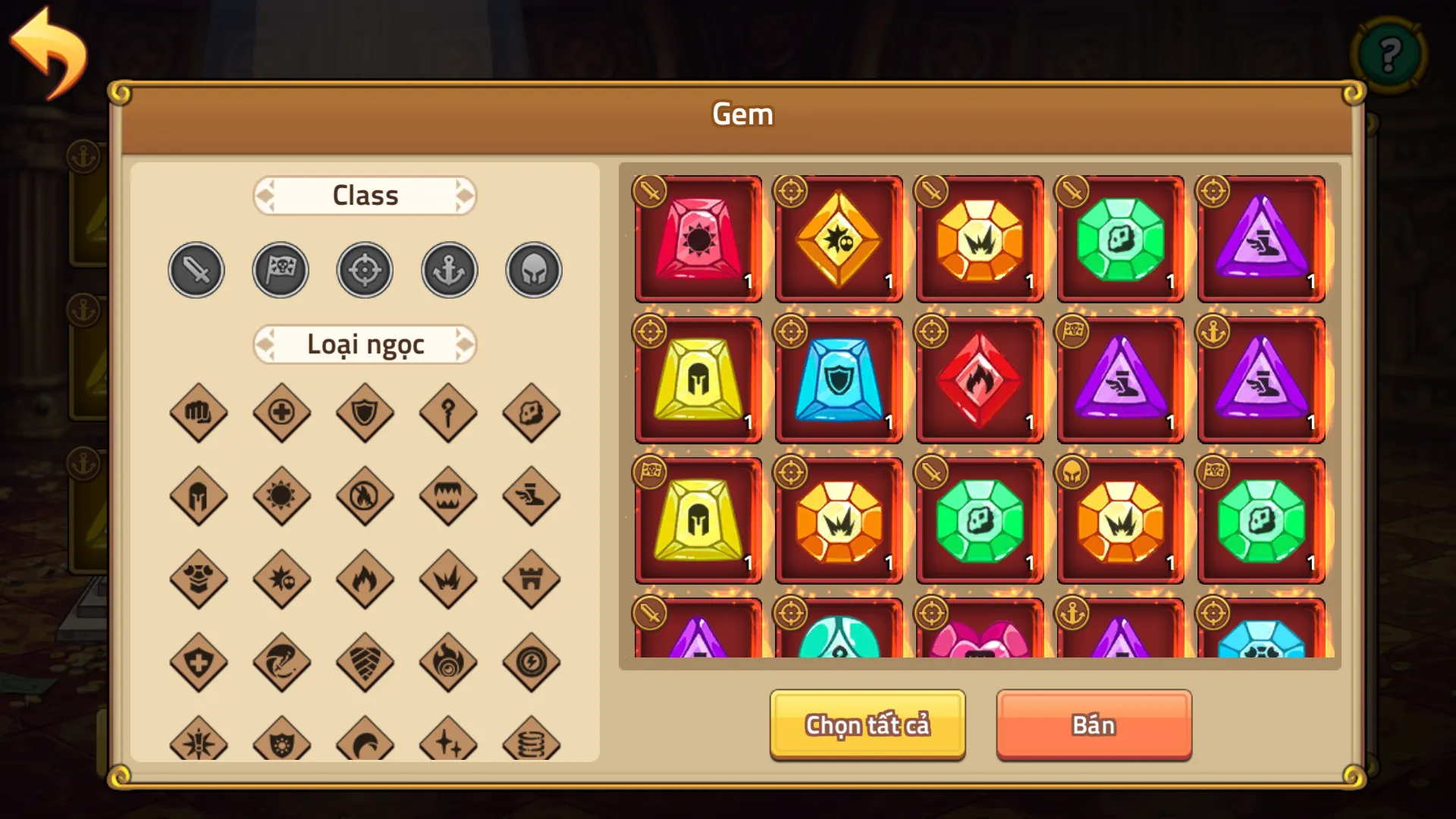Screen dimensions: 1456x819
Task: Choose the flame gem type filter
Action: (365, 580)
